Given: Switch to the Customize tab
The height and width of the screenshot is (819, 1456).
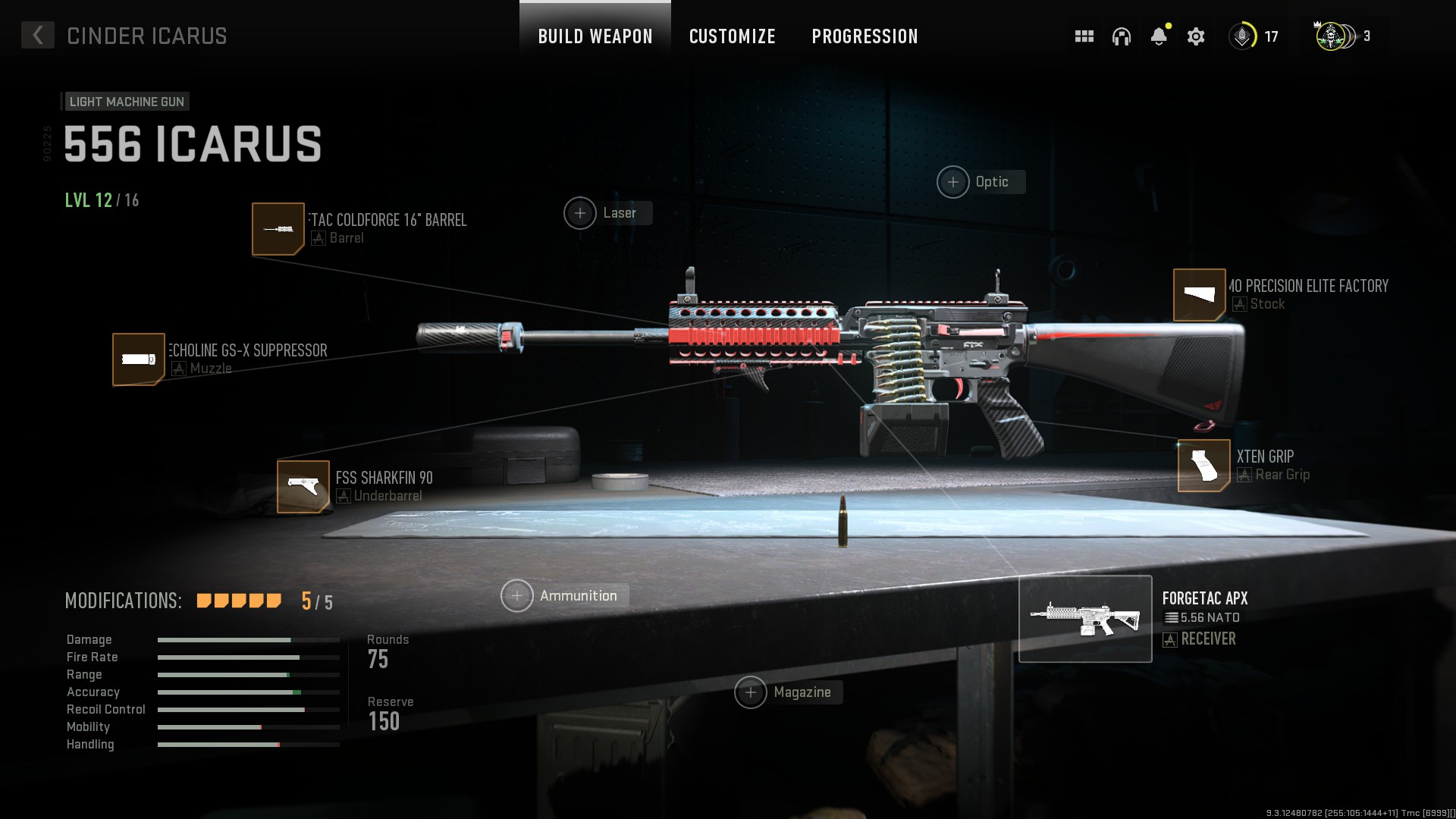Looking at the screenshot, I should 732,36.
